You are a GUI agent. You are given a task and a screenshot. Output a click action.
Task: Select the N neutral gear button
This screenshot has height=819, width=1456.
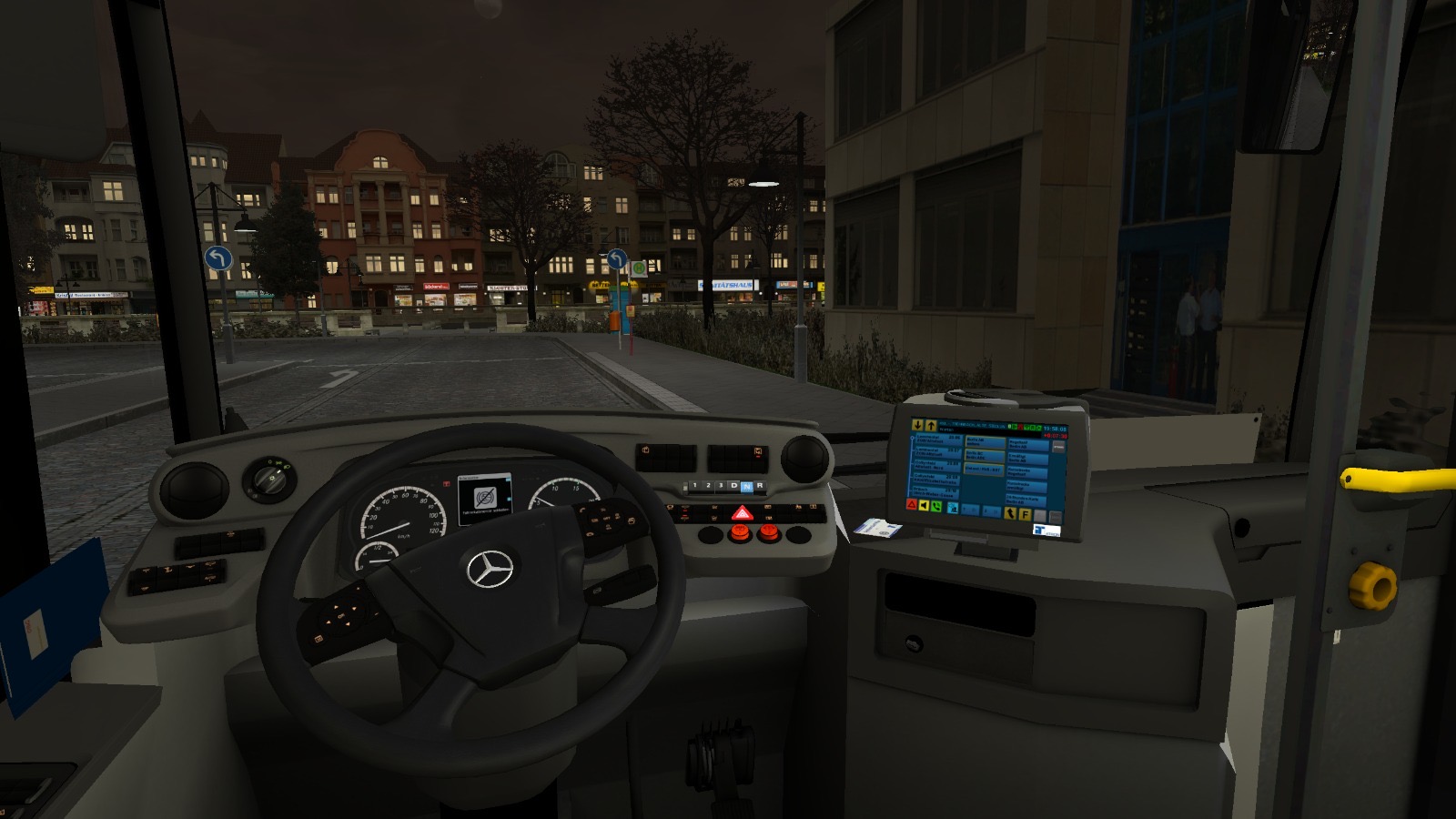click(x=747, y=486)
